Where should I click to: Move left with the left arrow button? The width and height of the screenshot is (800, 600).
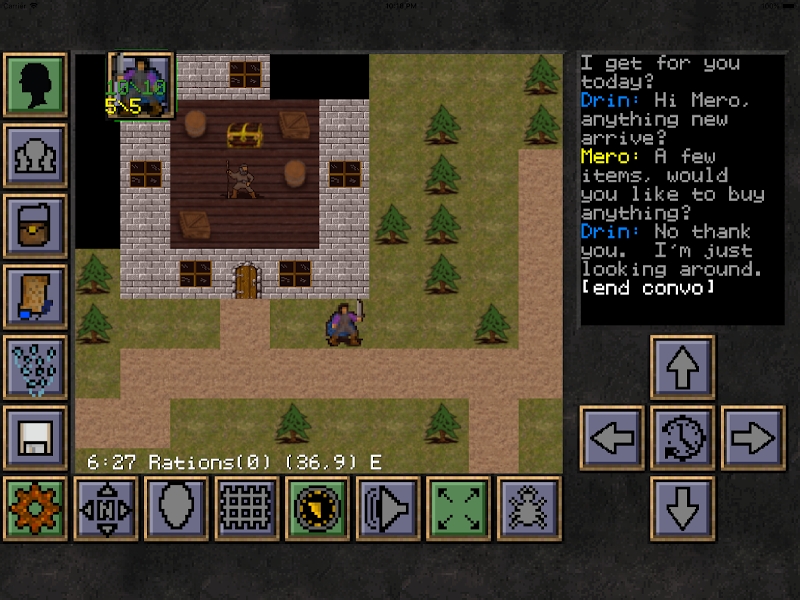612,438
